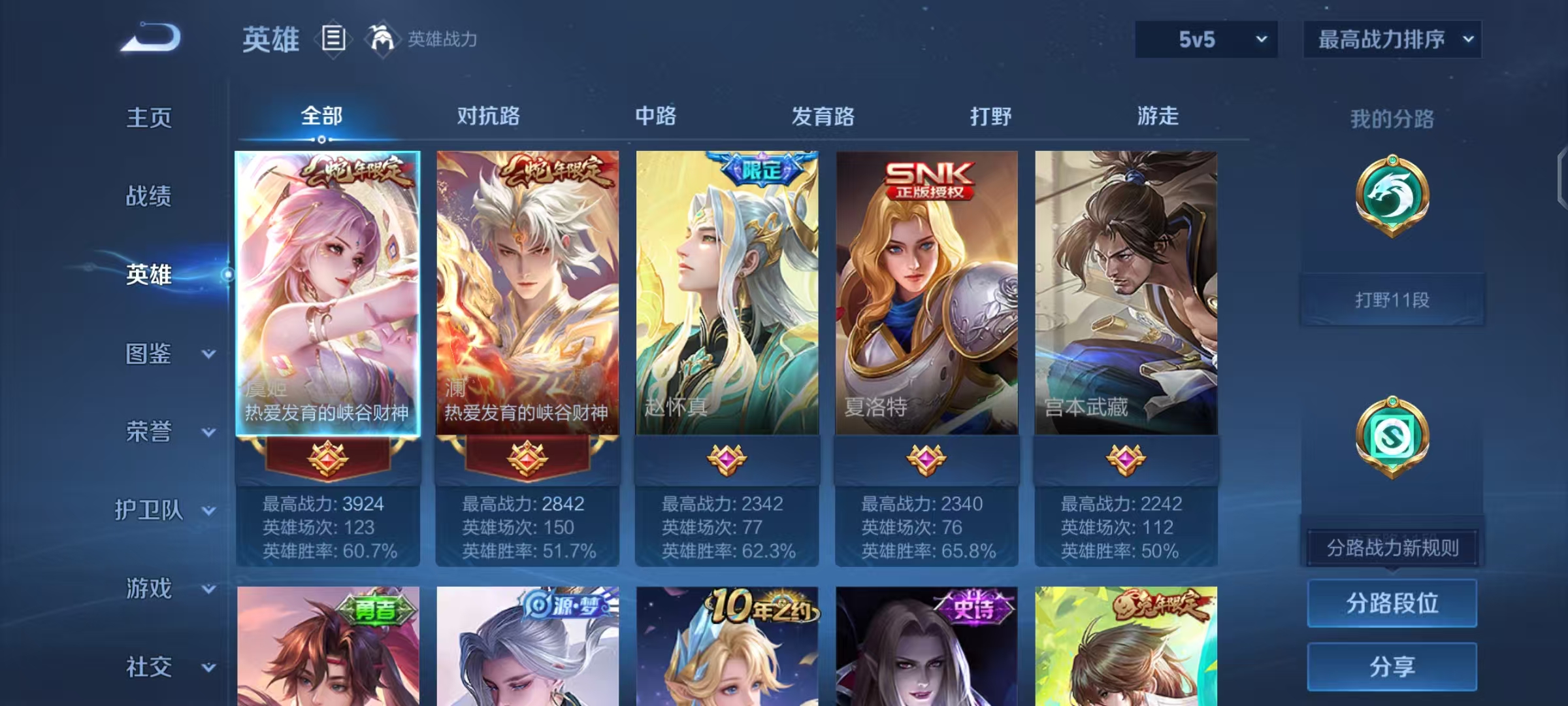The width and height of the screenshot is (1568, 706).
Task: Open the 5v5 mode dropdown
Action: coord(1205,39)
